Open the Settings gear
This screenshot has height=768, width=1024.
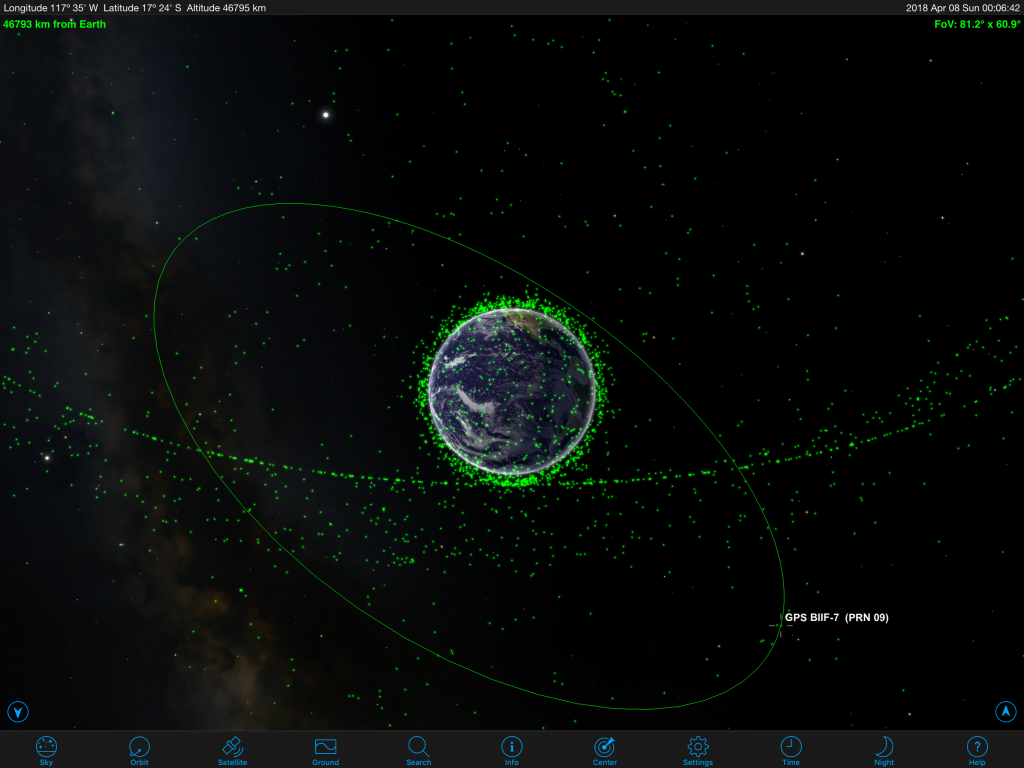(x=697, y=748)
